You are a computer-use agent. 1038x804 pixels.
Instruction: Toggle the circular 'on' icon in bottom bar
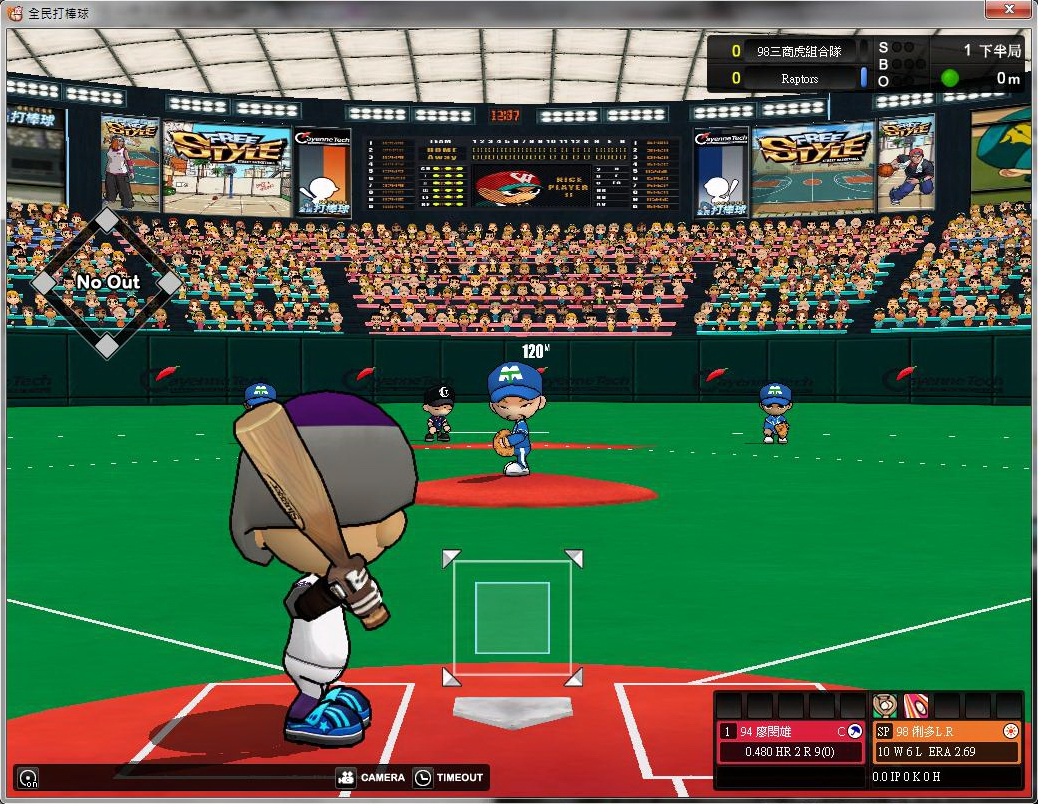[x=28, y=778]
